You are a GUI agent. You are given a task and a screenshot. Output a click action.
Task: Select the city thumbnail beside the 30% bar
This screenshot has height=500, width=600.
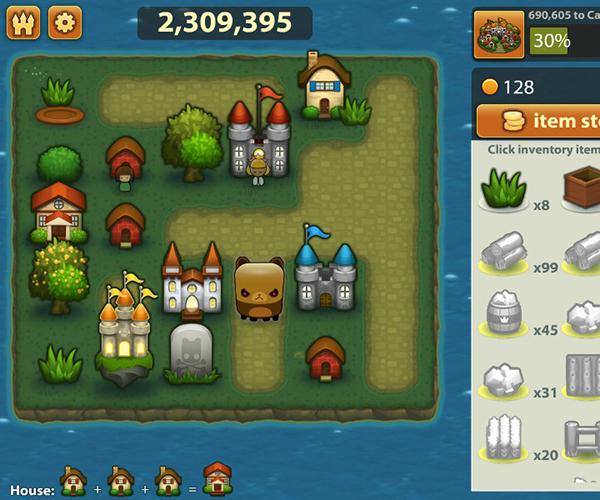(497, 33)
